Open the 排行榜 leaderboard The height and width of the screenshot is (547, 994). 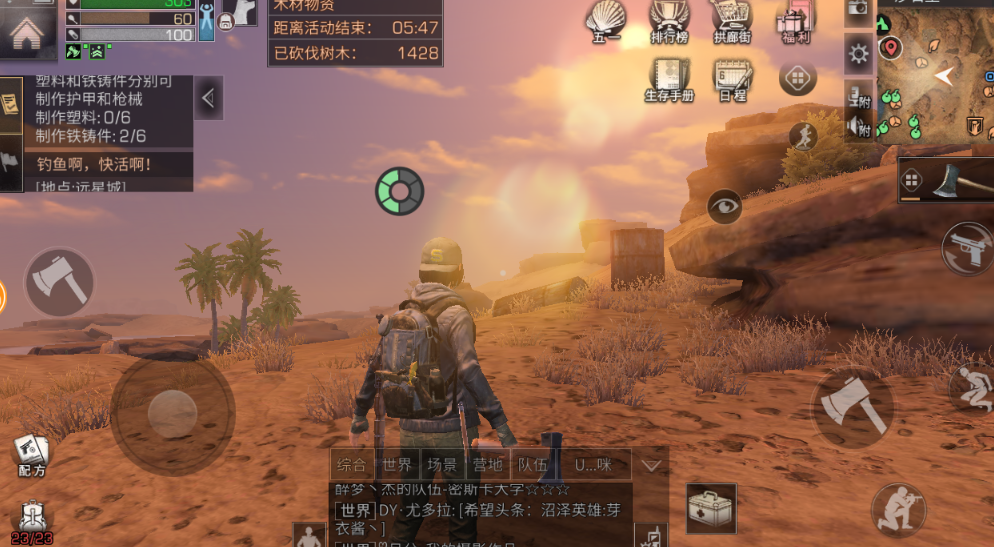coord(669,22)
